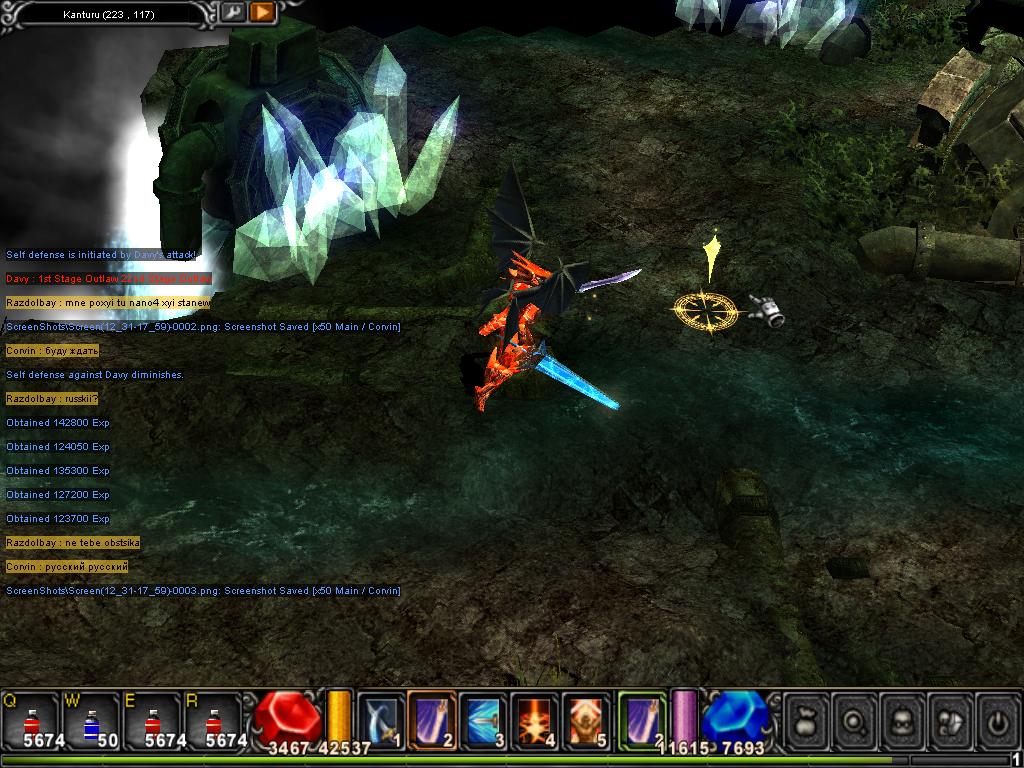Open the inventory bag button
The image size is (1024, 768).
(x=808, y=720)
